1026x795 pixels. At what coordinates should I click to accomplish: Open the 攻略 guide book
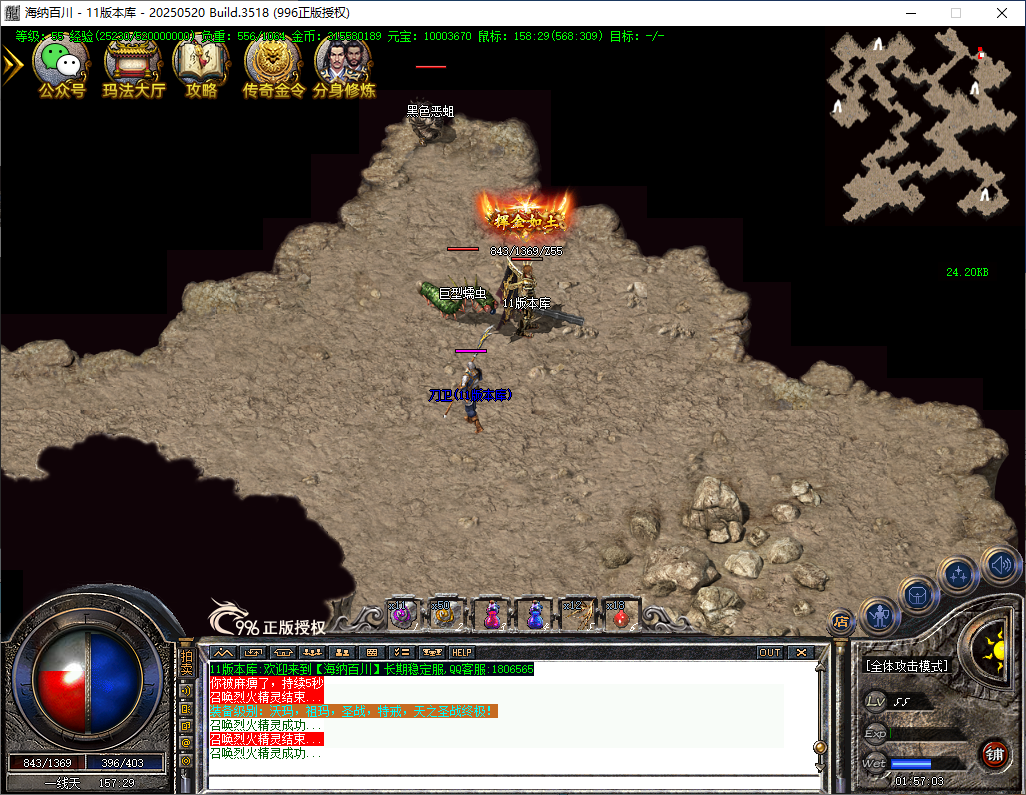(x=201, y=65)
